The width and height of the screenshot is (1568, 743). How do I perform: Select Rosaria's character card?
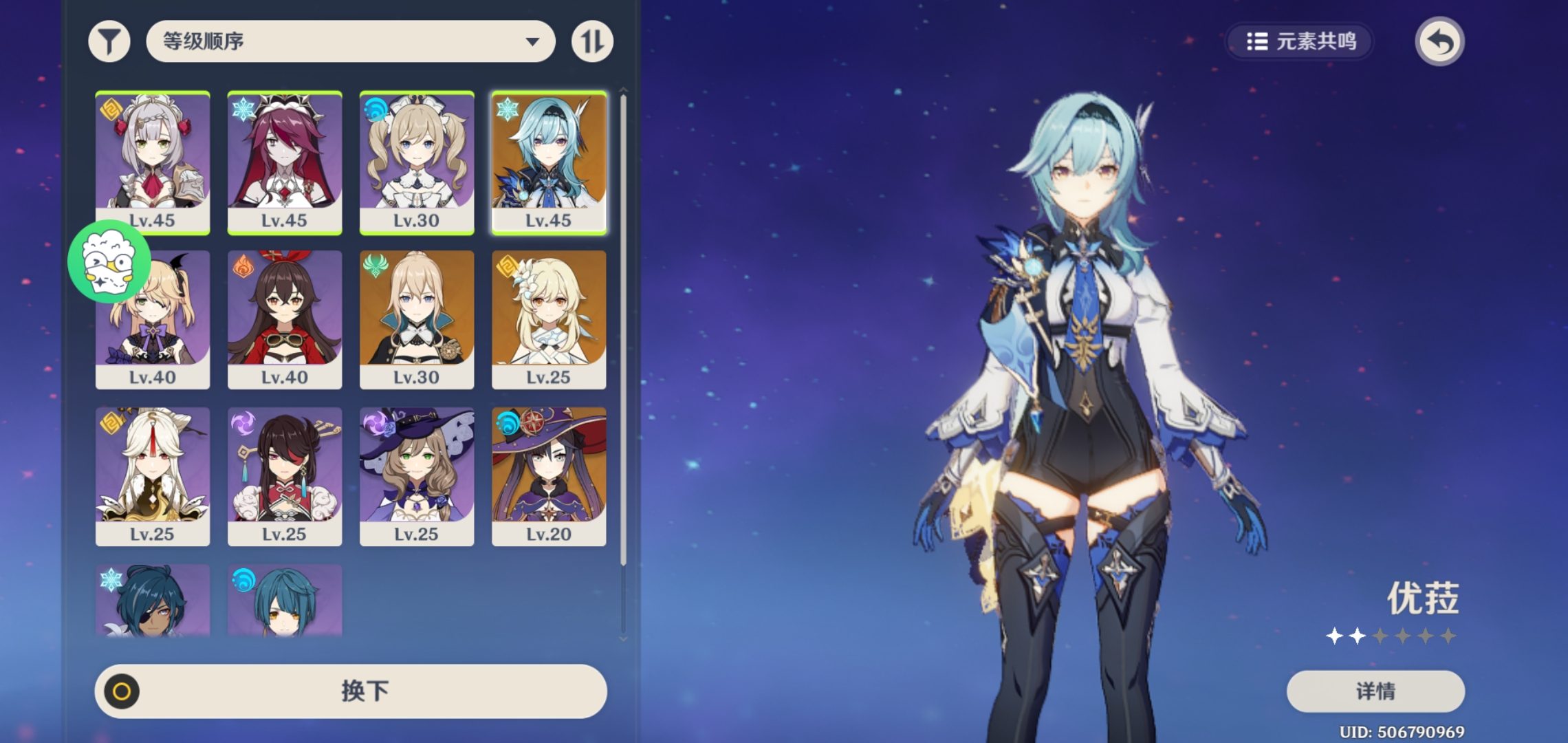point(285,162)
